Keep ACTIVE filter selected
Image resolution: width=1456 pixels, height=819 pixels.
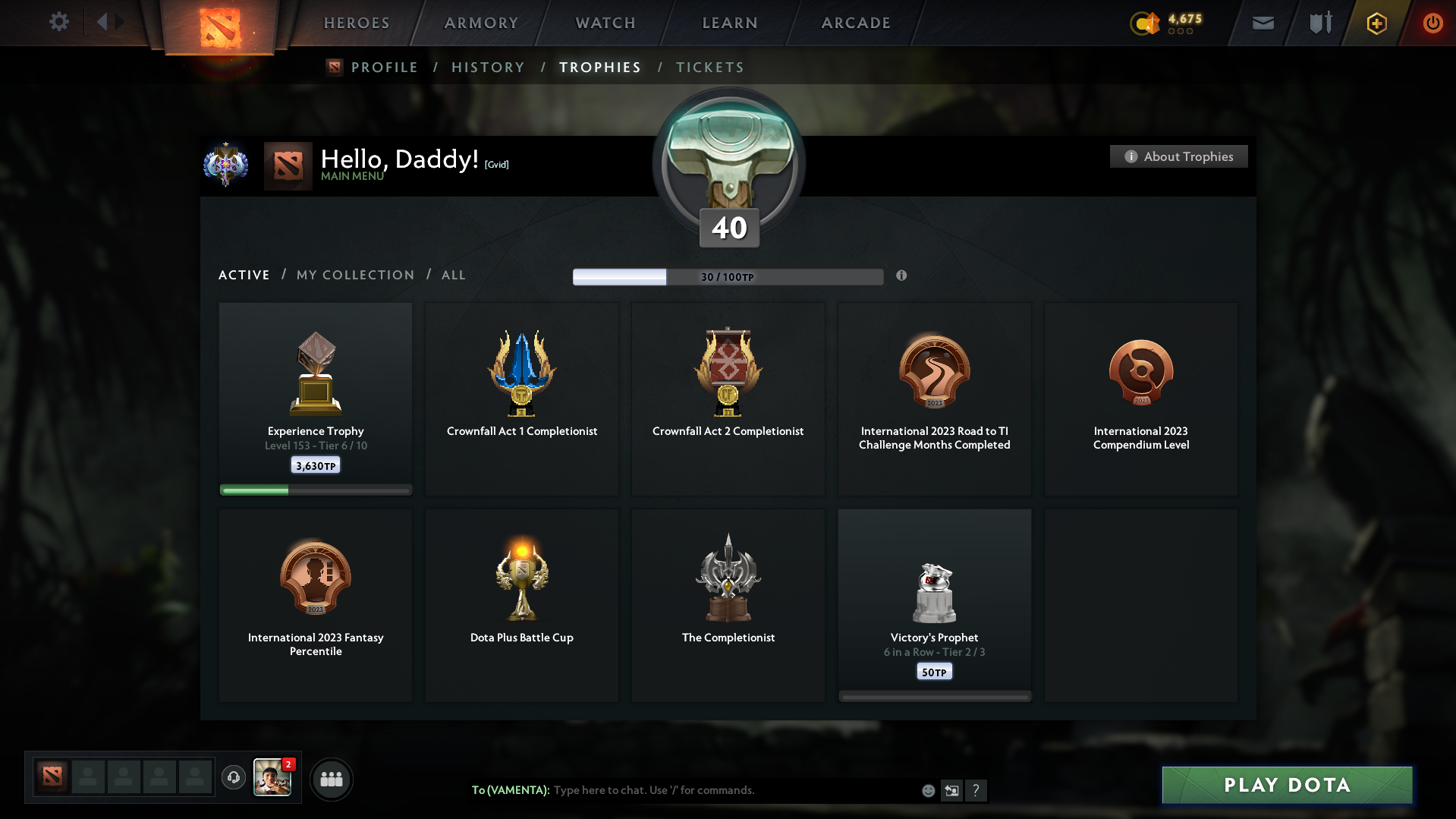tap(244, 275)
